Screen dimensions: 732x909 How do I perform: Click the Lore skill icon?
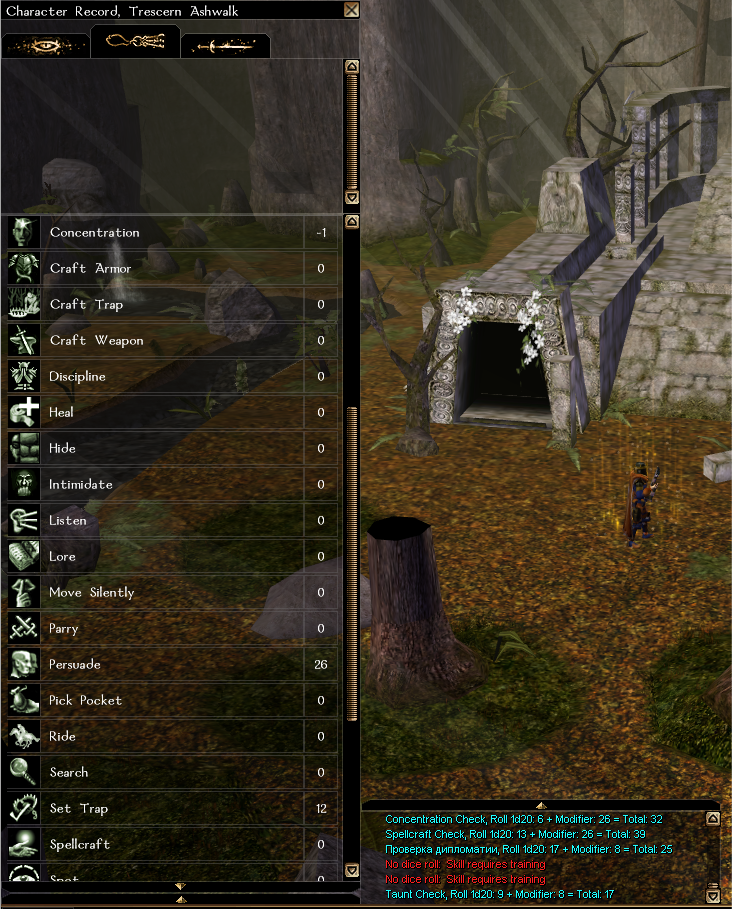tap(23, 557)
